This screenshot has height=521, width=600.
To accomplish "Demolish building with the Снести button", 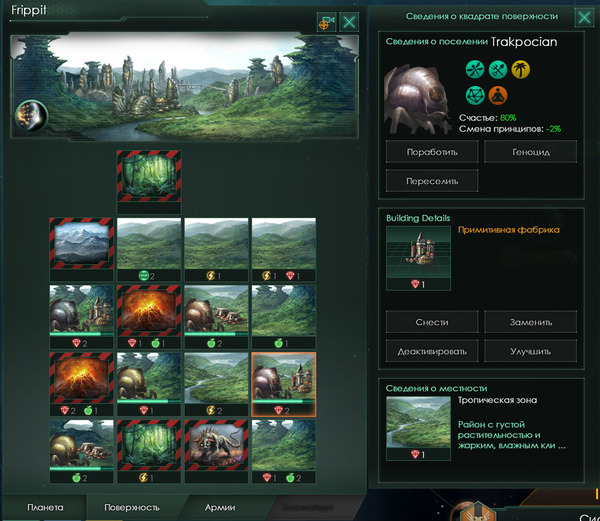I will tap(432, 323).
